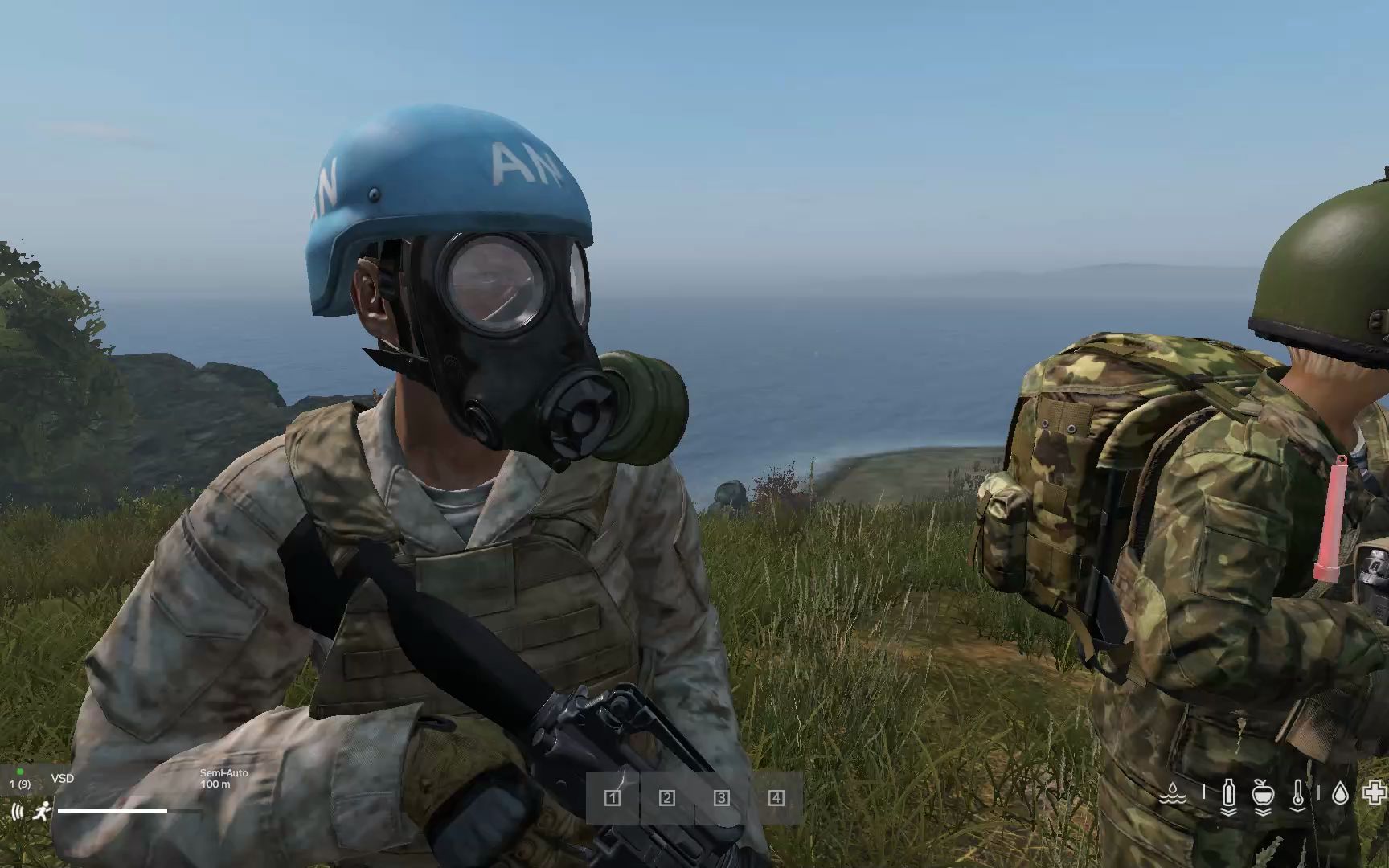
Task: Click the apple food status icon
Action: (x=1263, y=796)
